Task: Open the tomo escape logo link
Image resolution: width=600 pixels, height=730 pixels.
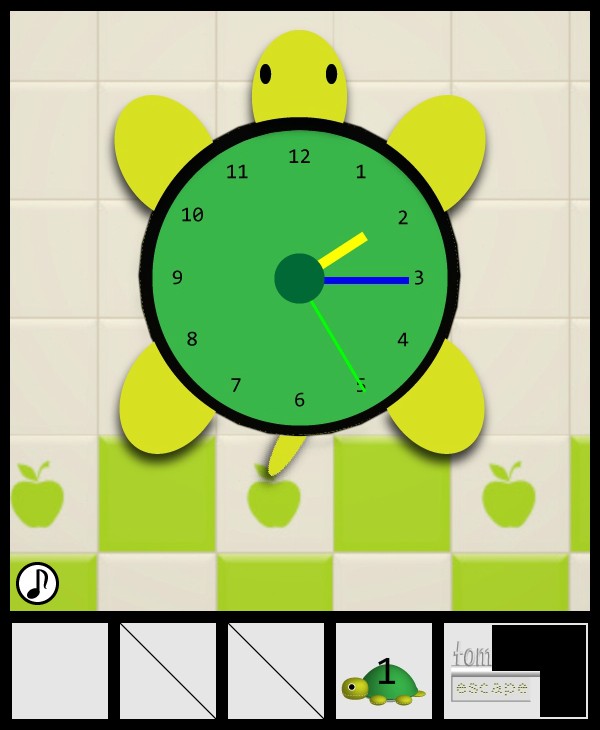Action: point(490,673)
